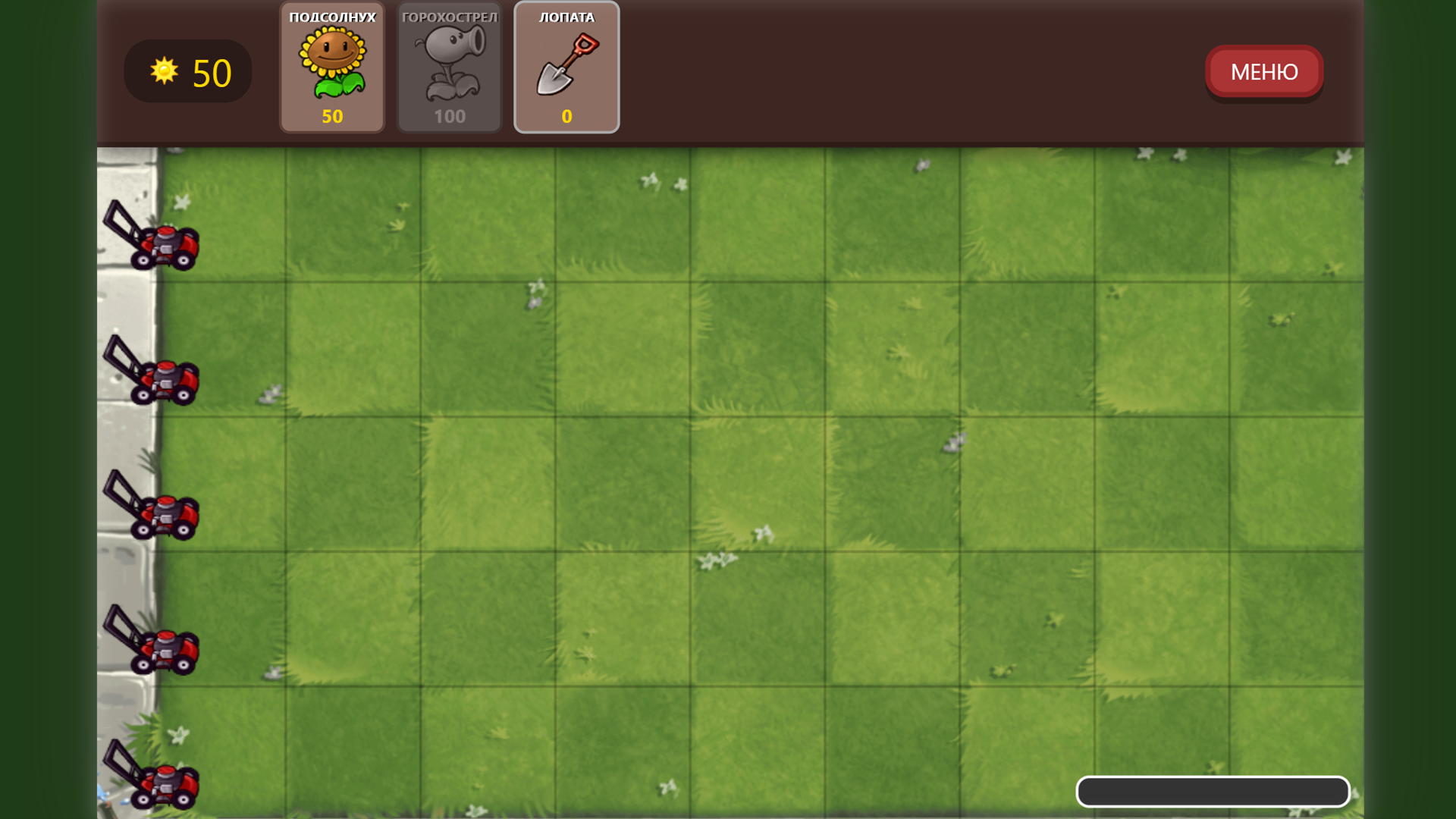Click the 100 cost label on Горохострел
Screen dimensions: 1456x819
[449, 116]
